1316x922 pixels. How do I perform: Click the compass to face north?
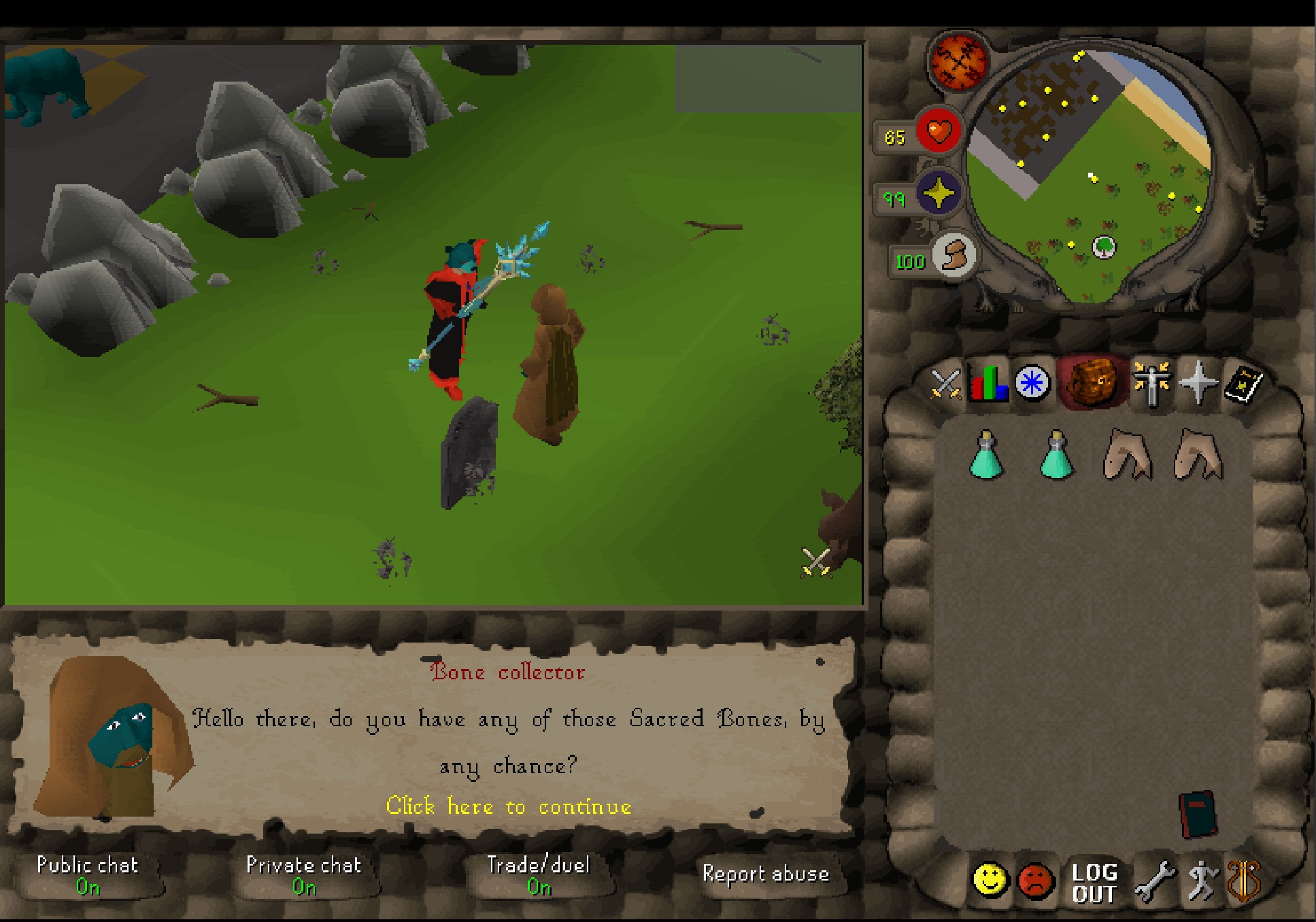pyautogui.click(x=958, y=62)
